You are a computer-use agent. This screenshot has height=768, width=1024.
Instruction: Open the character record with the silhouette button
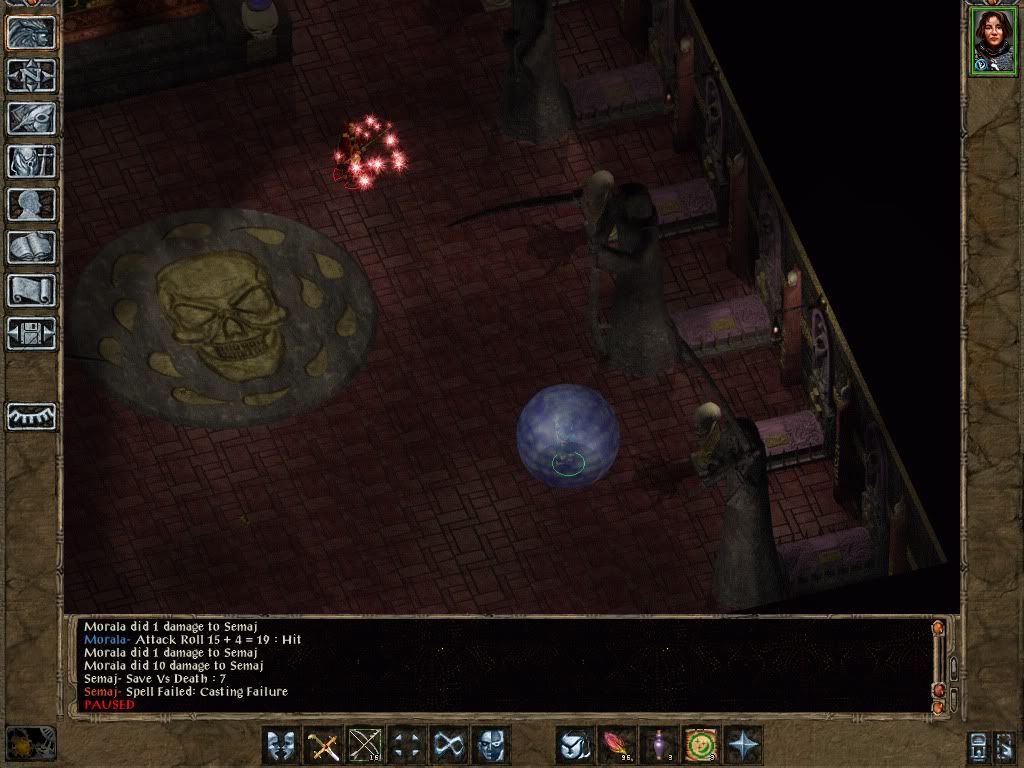click(31, 204)
